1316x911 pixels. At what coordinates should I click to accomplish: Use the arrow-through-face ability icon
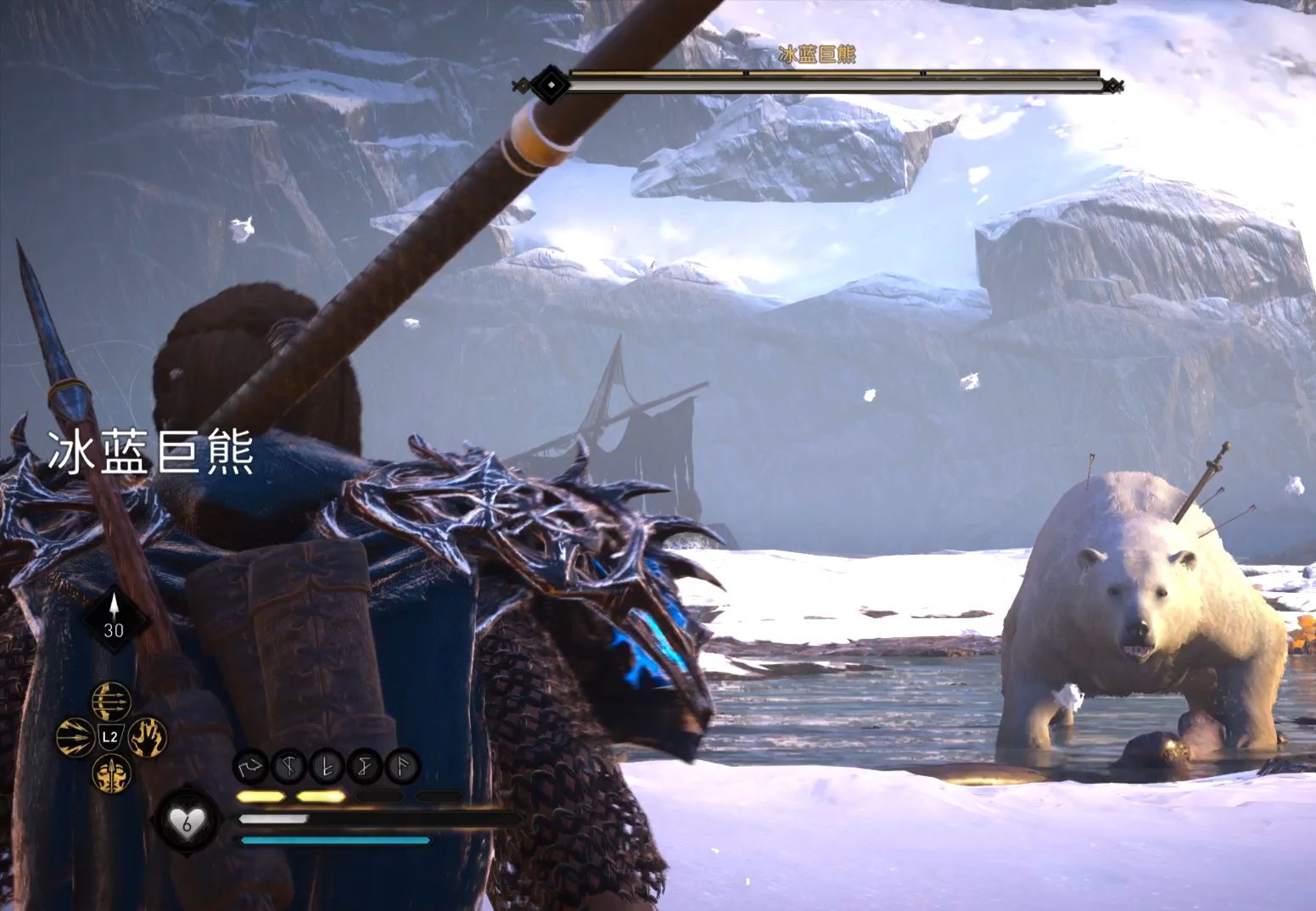click(111, 773)
